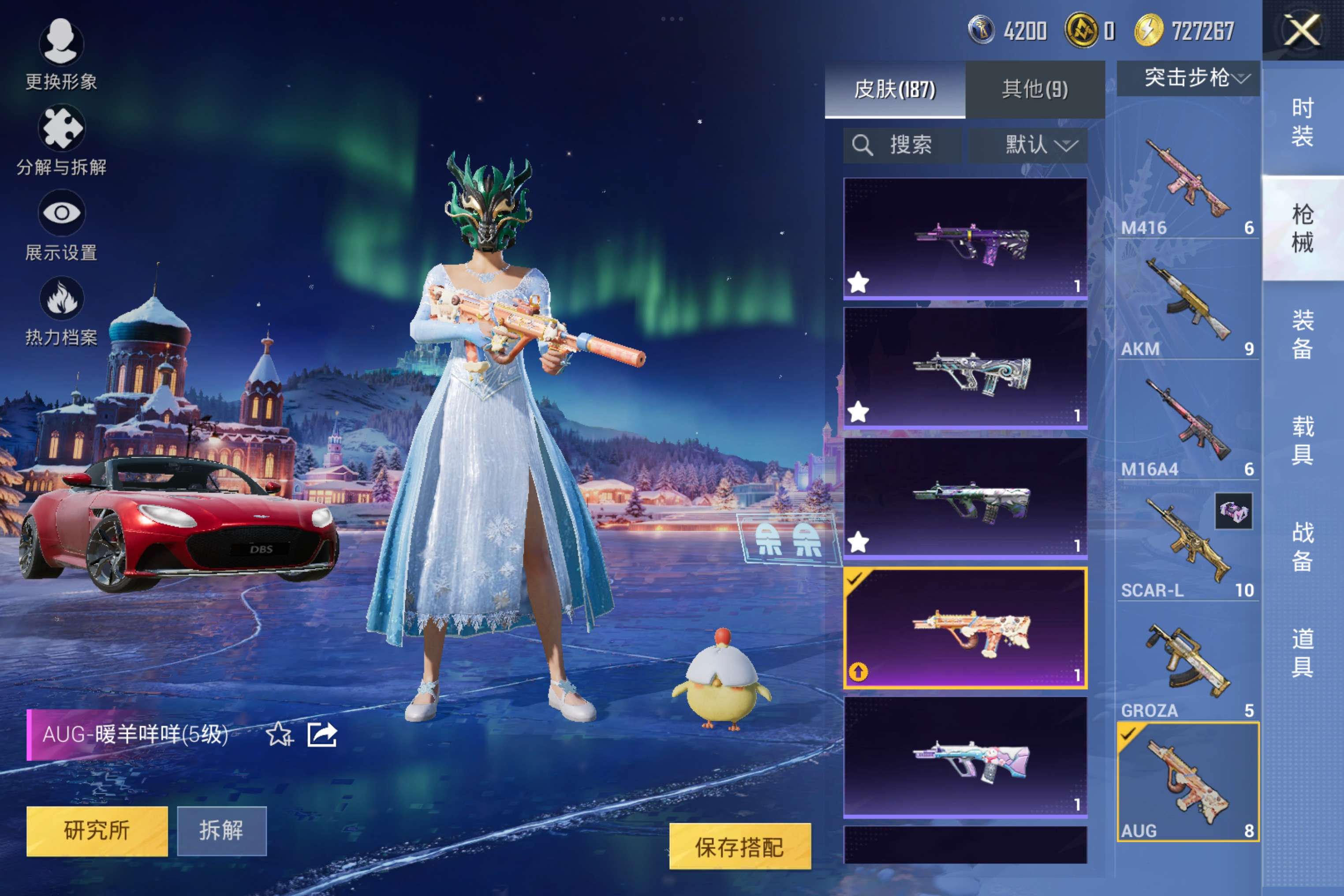Close the inventory screen with X

pos(1302,30)
